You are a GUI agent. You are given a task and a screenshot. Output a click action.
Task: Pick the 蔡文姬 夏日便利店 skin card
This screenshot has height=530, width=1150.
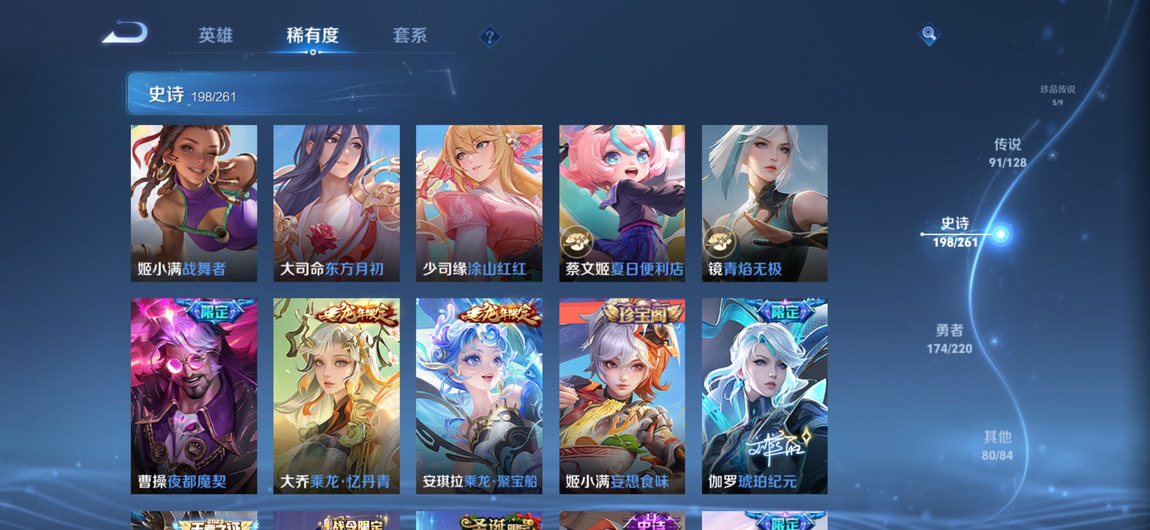622,203
